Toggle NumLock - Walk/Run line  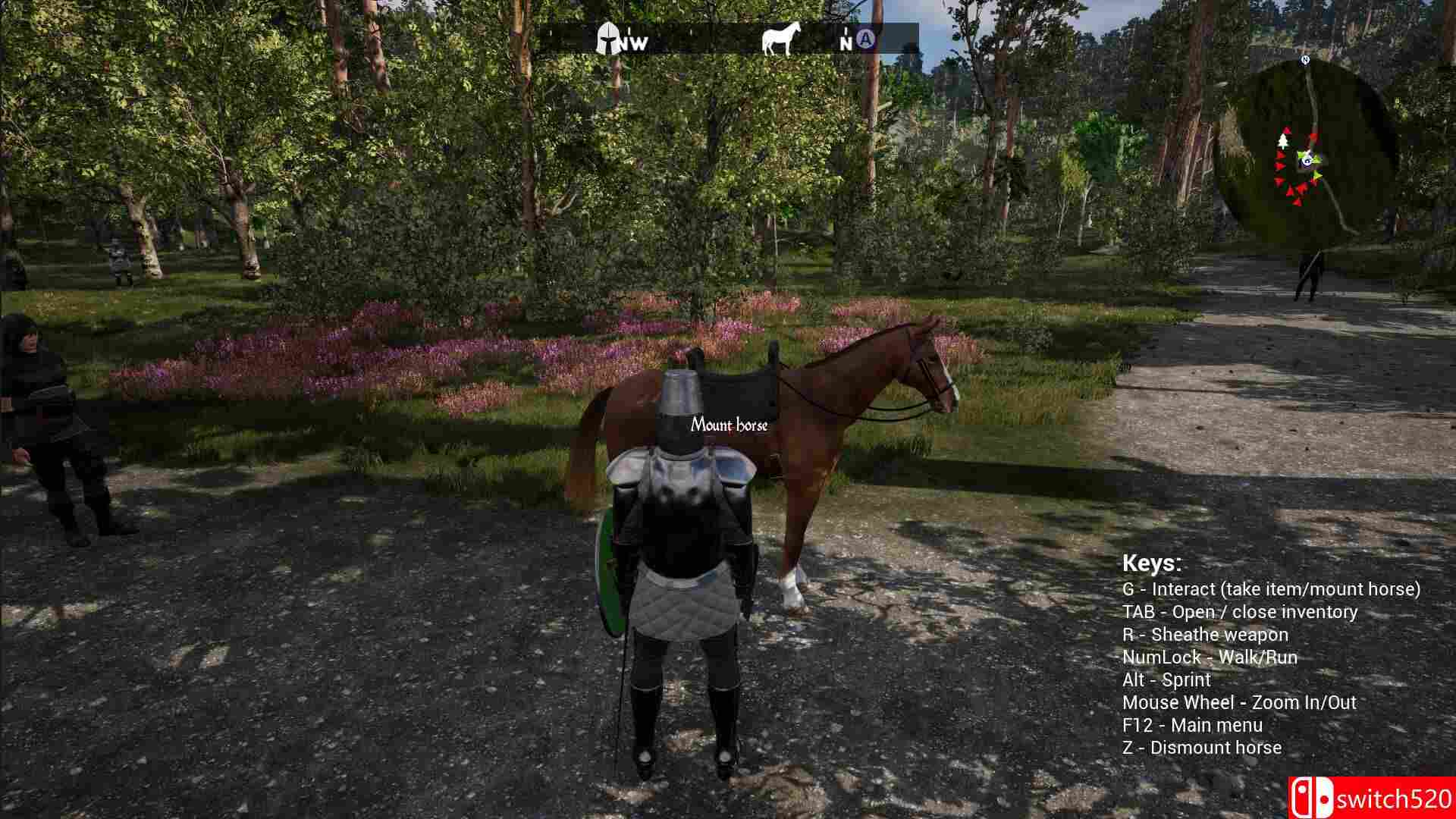click(x=1211, y=657)
